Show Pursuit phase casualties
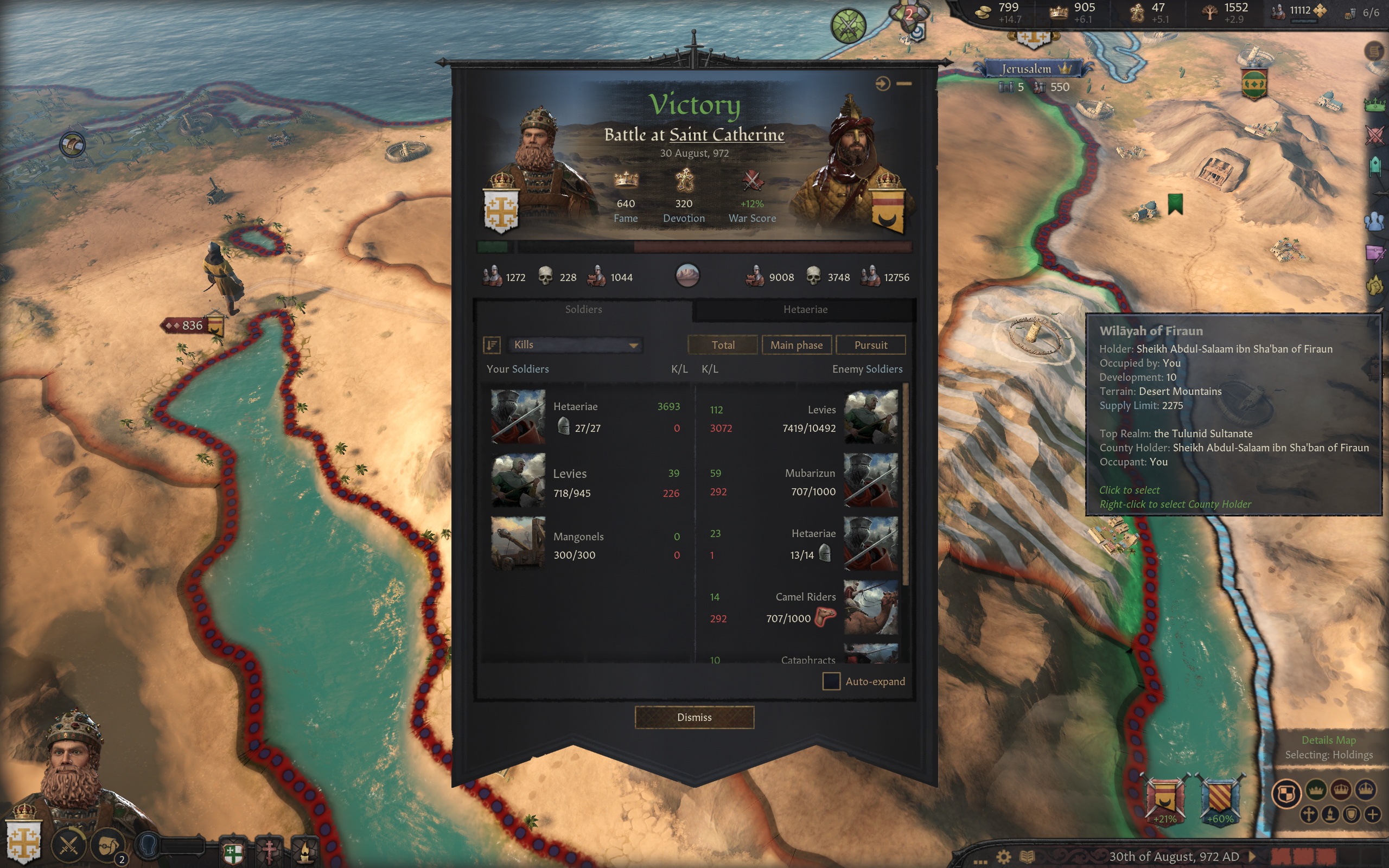Image resolution: width=1389 pixels, height=868 pixels. pos(870,345)
